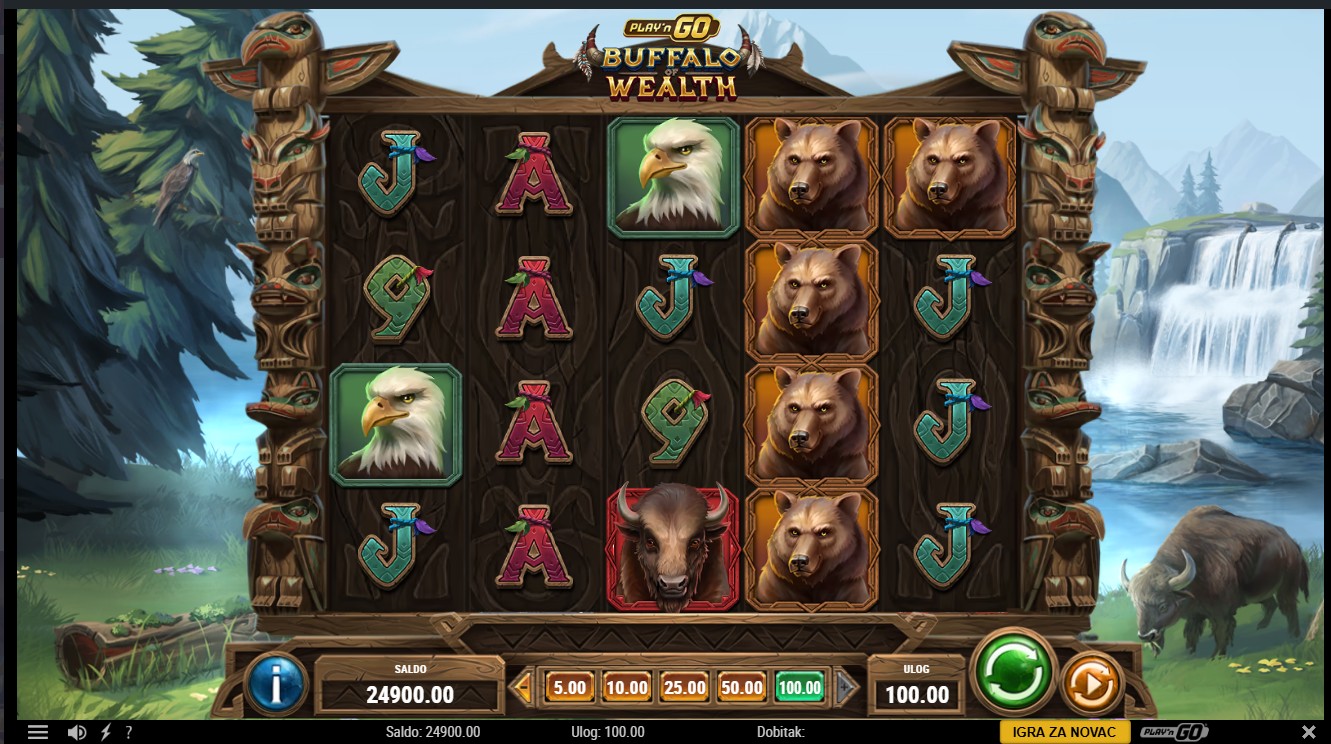Decrease bet with the left arrow
The width and height of the screenshot is (1331, 744).
click(x=521, y=687)
